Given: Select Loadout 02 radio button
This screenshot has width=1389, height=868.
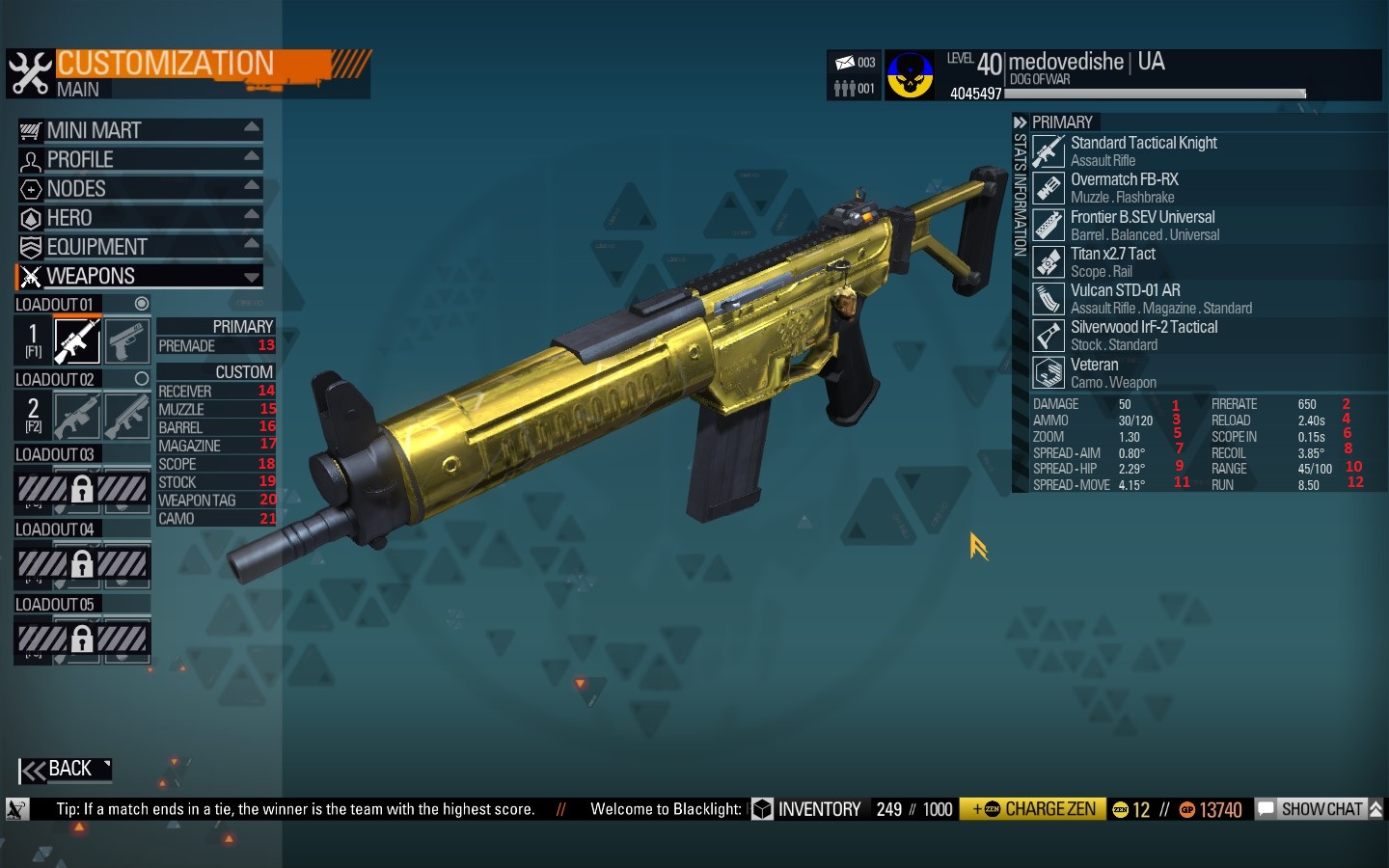Looking at the screenshot, I should (142, 379).
